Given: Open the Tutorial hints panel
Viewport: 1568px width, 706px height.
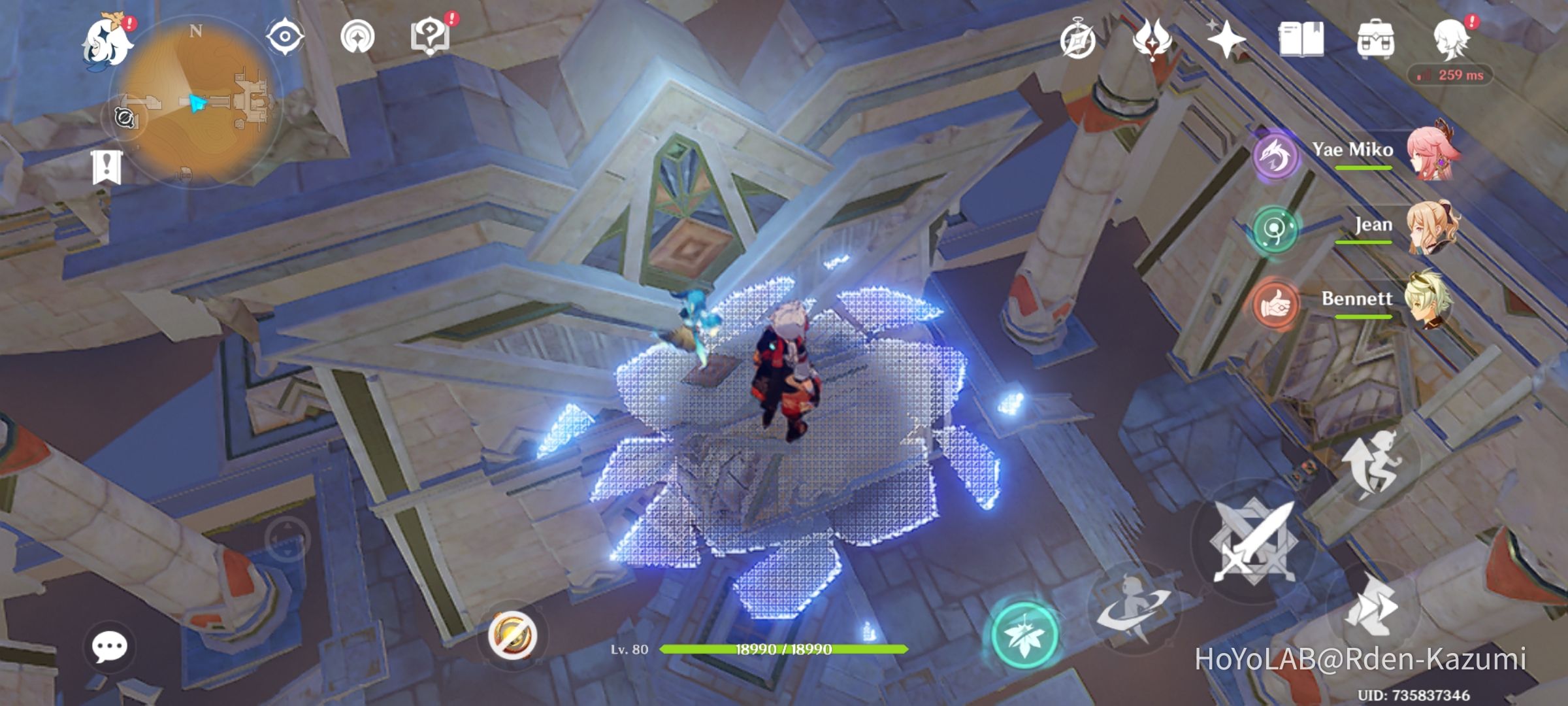Looking at the screenshot, I should click(x=431, y=37).
